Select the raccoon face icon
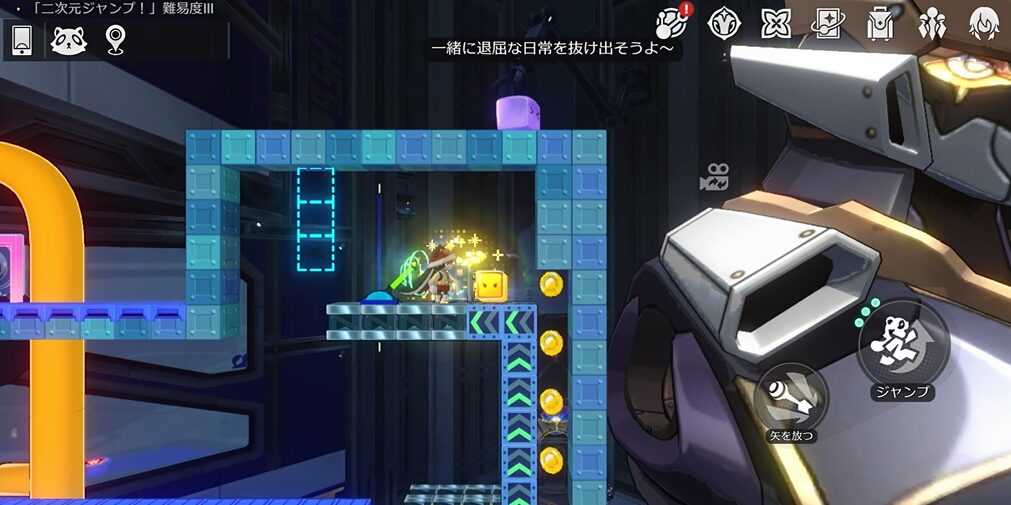1011x505 pixels. pos(69,40)
